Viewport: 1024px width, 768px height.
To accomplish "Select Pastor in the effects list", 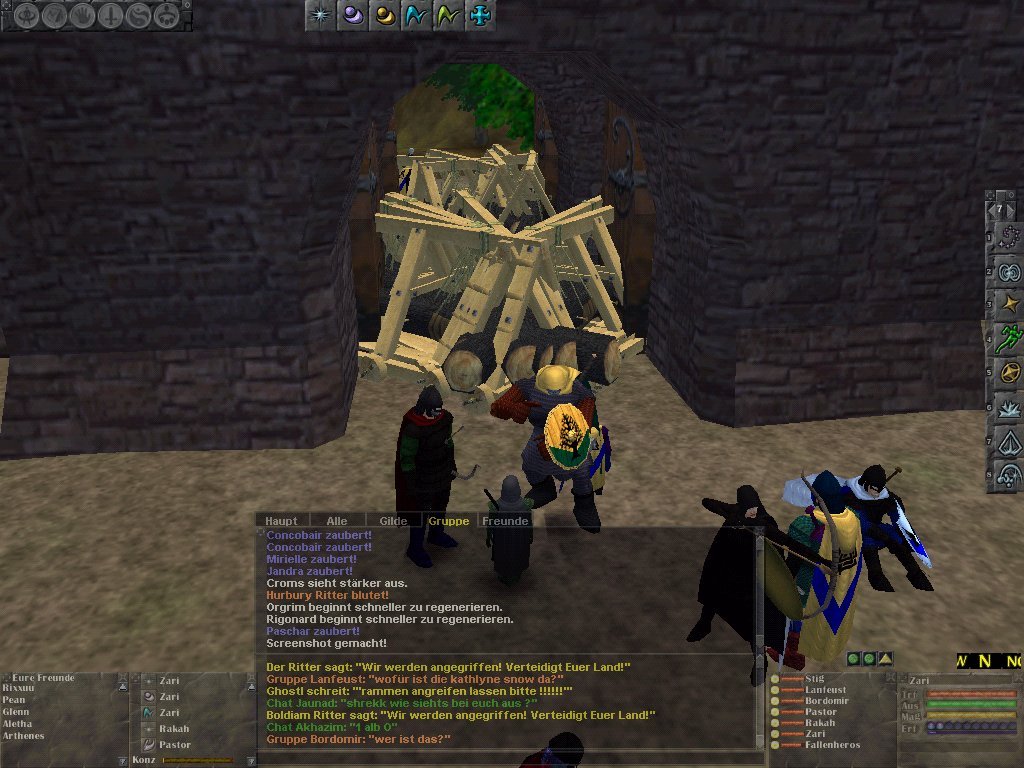I will (x=174, y=745).
